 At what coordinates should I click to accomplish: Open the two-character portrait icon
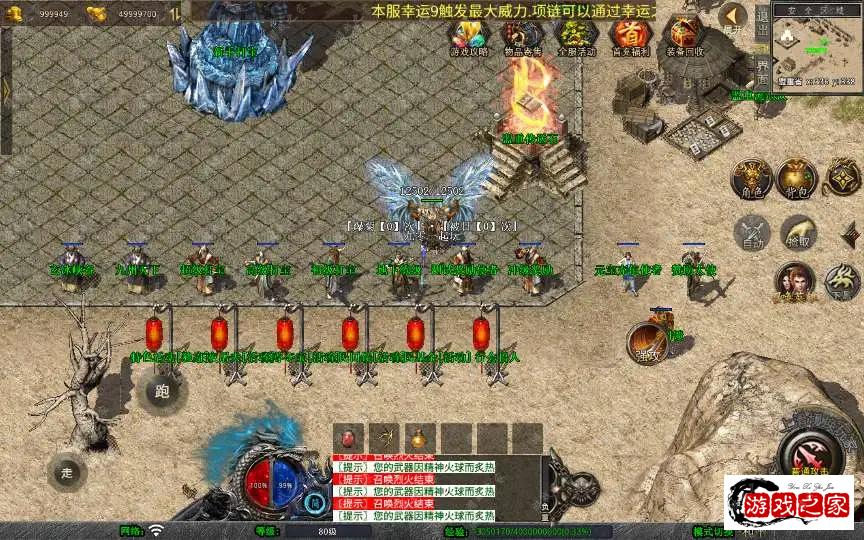click(795, 281)
